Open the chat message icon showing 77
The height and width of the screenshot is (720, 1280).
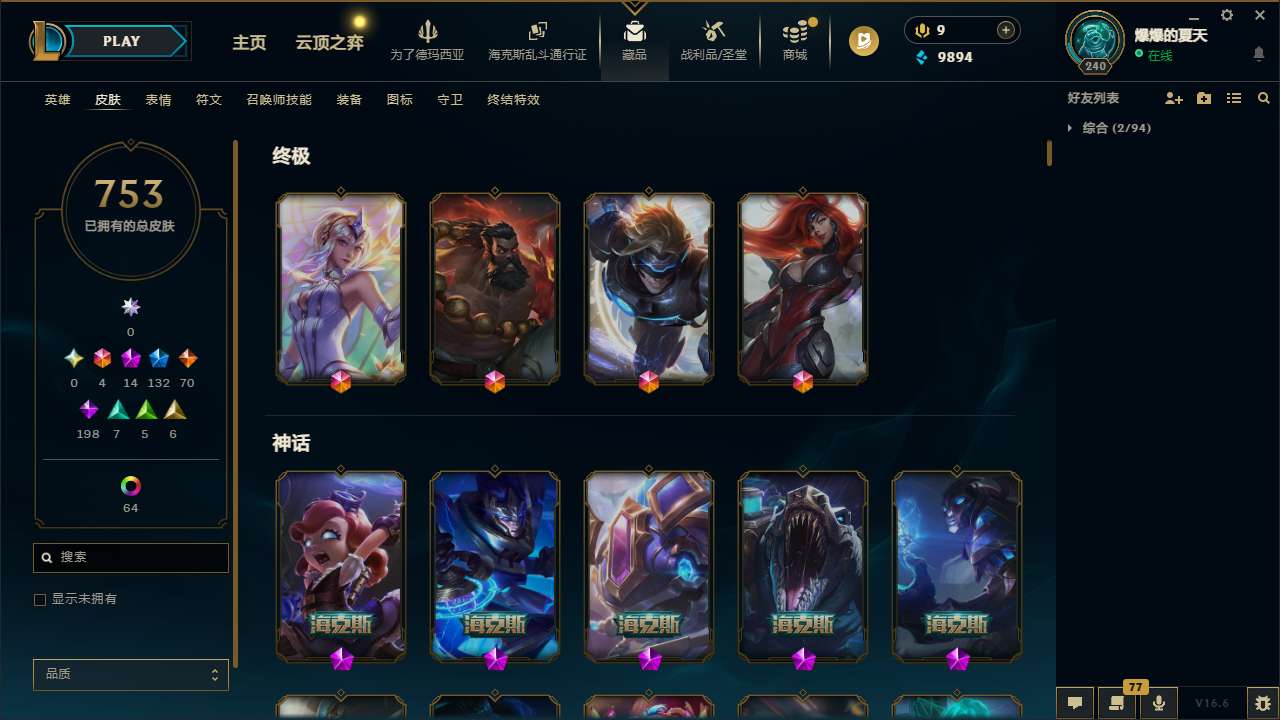[x=1118, y=703]
